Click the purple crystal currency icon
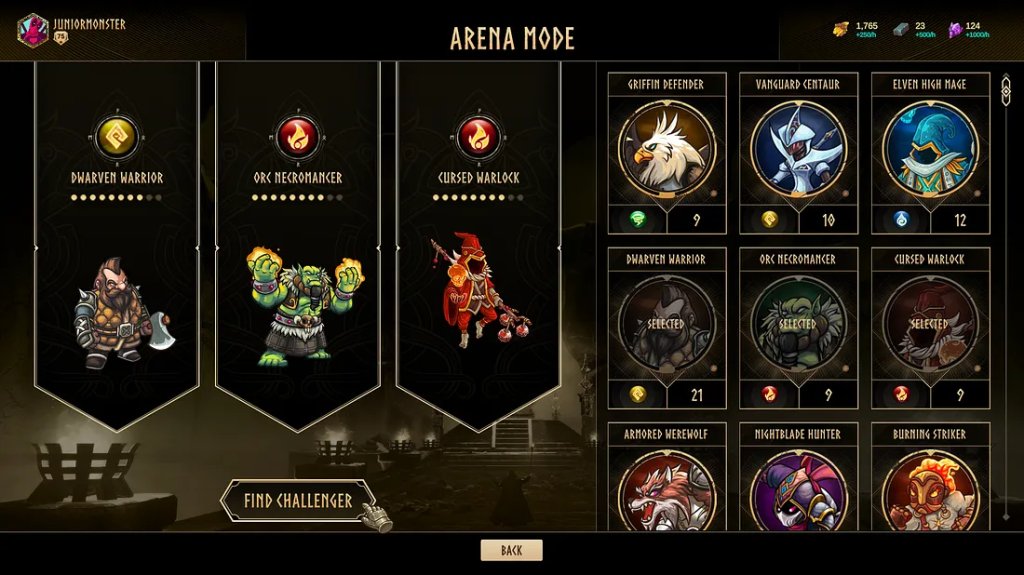 pos(955,29)
